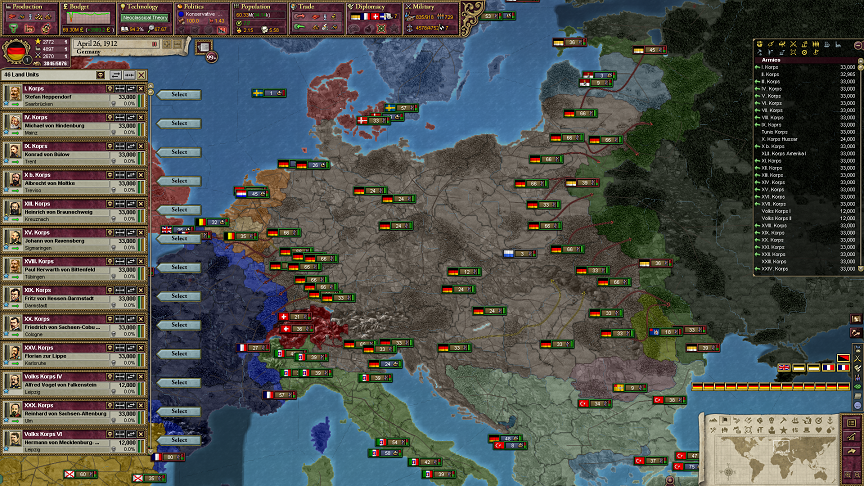Open the Budget screen
This screenshot has width=864, height=486.
click(x=86, y=6)
